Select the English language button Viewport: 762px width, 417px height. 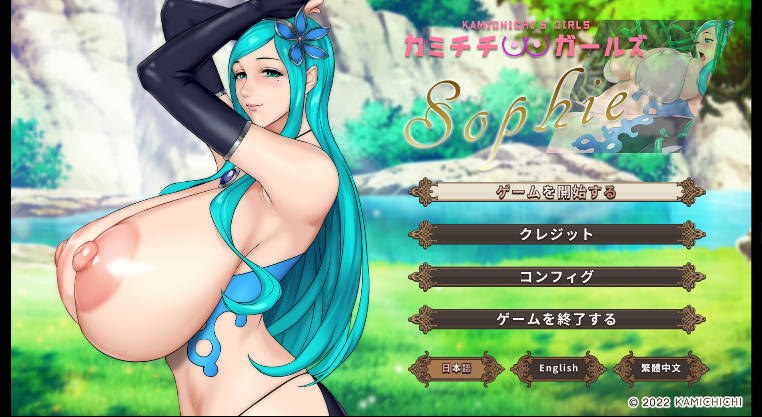(x=558, y=368)
